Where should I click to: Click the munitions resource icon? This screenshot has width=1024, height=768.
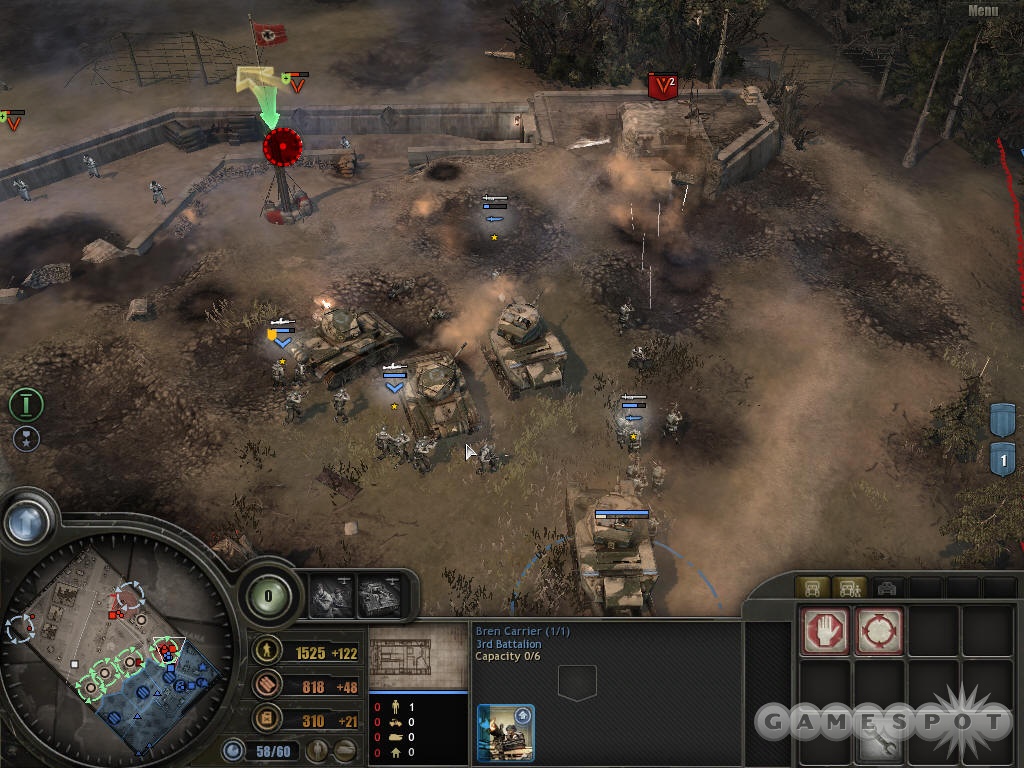(267, 686)
